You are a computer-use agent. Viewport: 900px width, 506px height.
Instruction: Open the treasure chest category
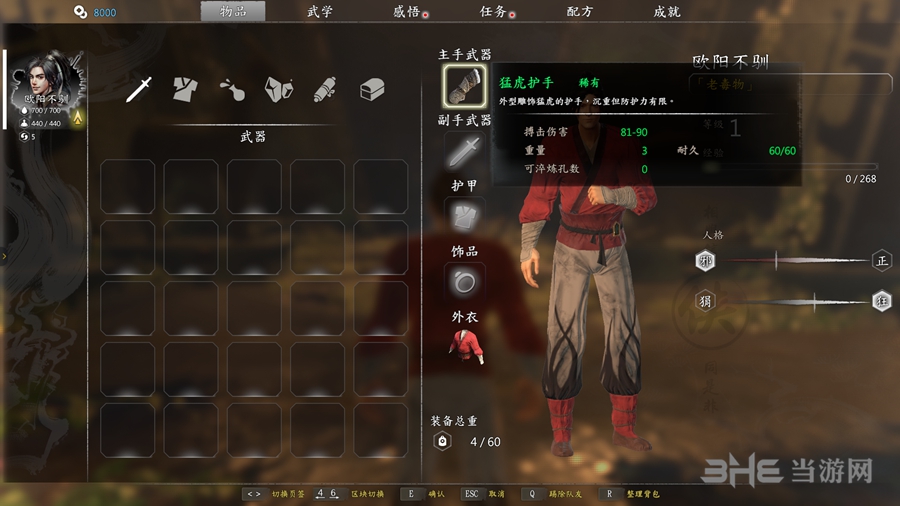coord(372,90)
